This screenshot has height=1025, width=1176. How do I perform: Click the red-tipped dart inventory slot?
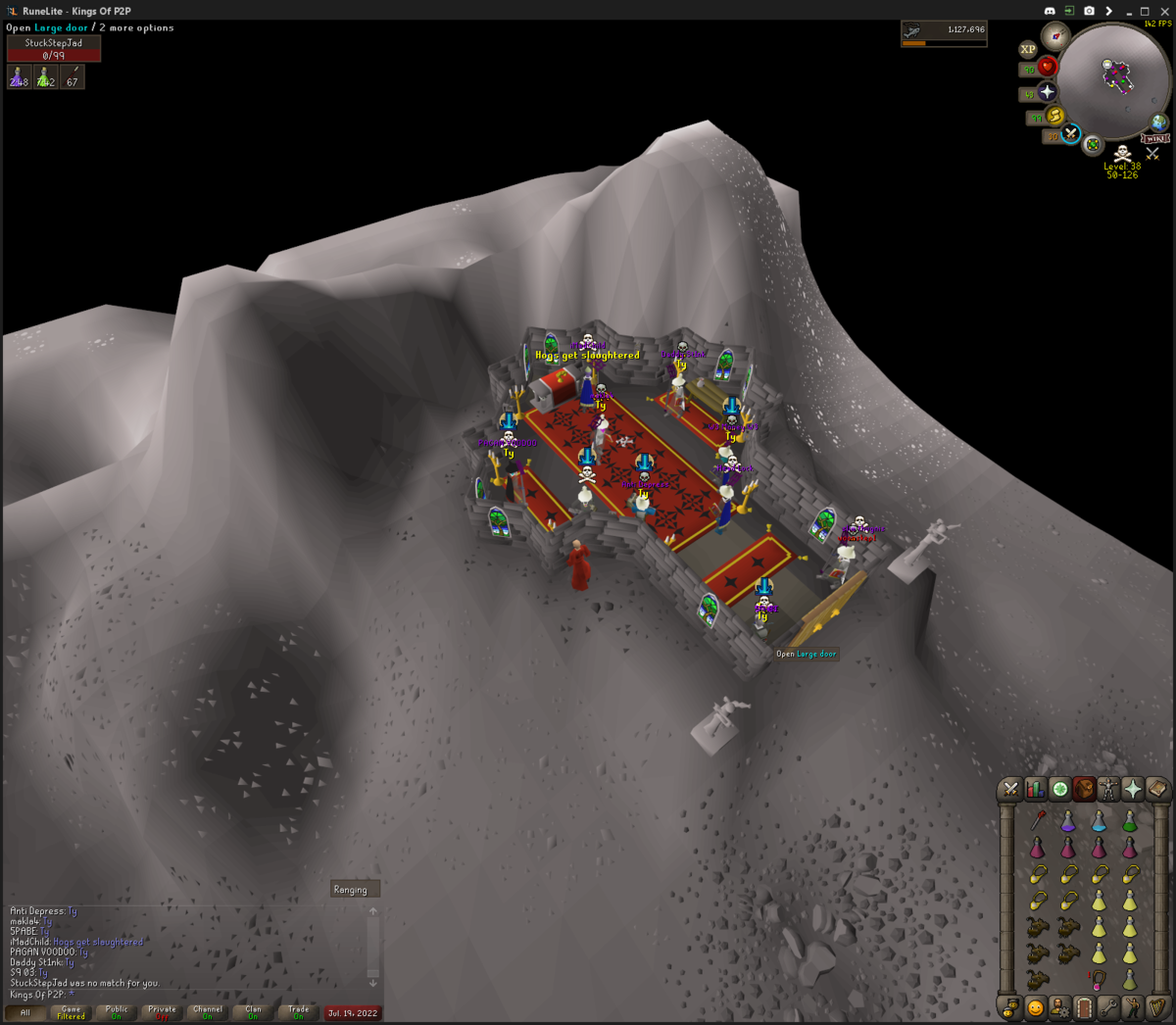[1038, 820]
